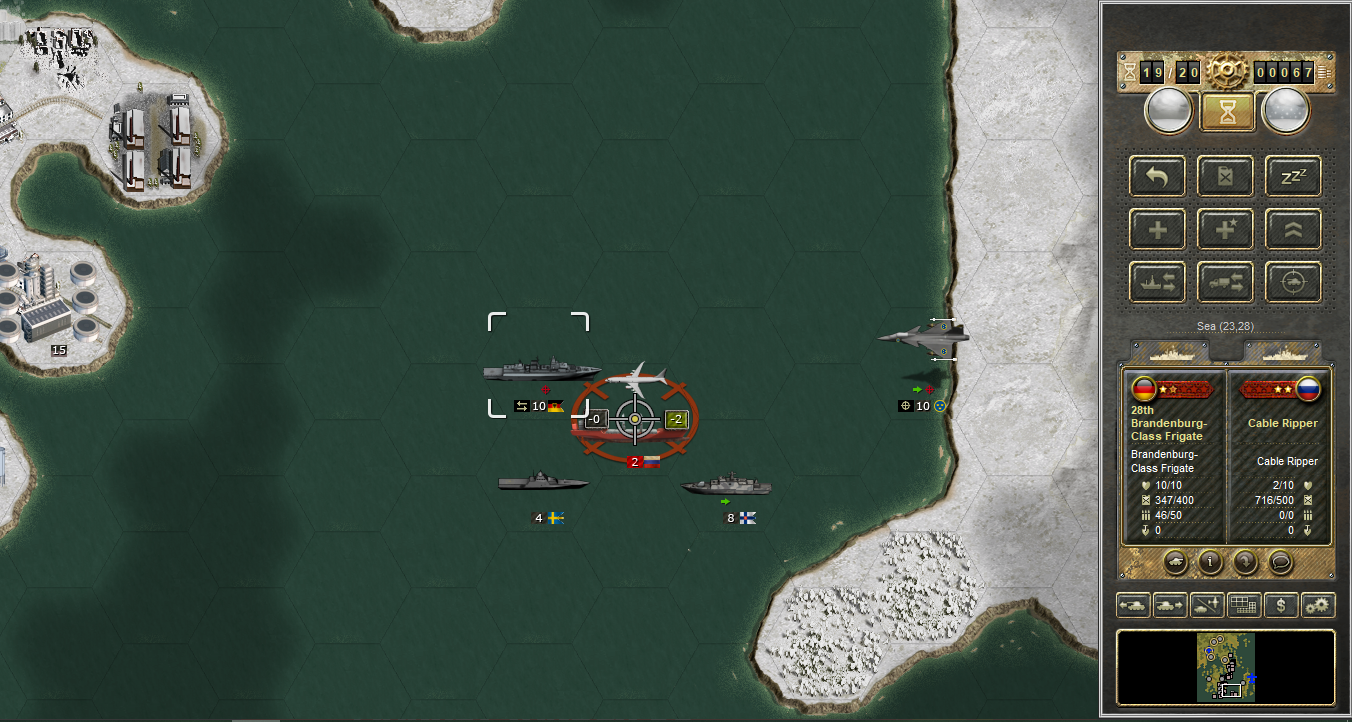Open the unit list grid panel
Image resolution: width=1352 pixels, height=722 pixels.
pos(1244,605)
